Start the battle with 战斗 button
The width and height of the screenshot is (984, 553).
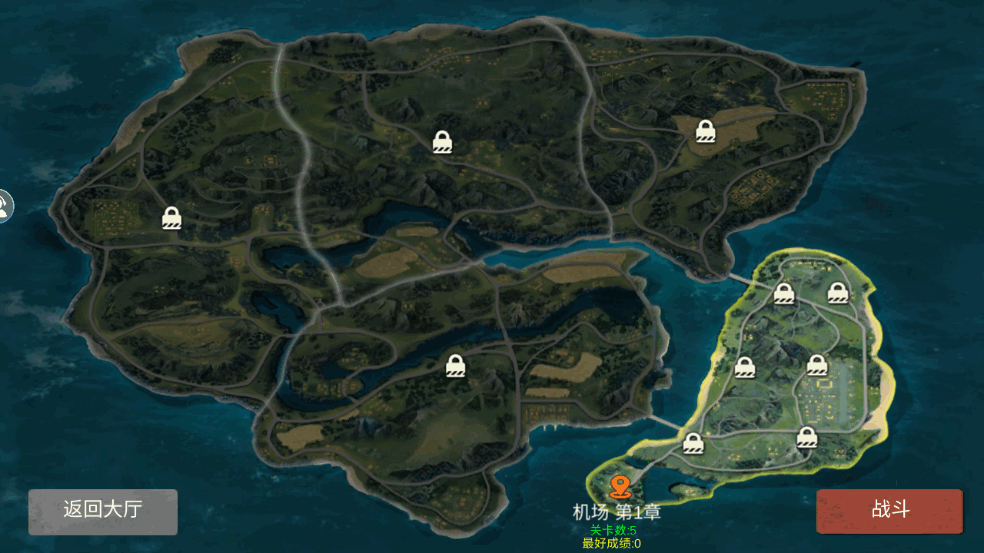pyautogui.click(x=889, y=510)
